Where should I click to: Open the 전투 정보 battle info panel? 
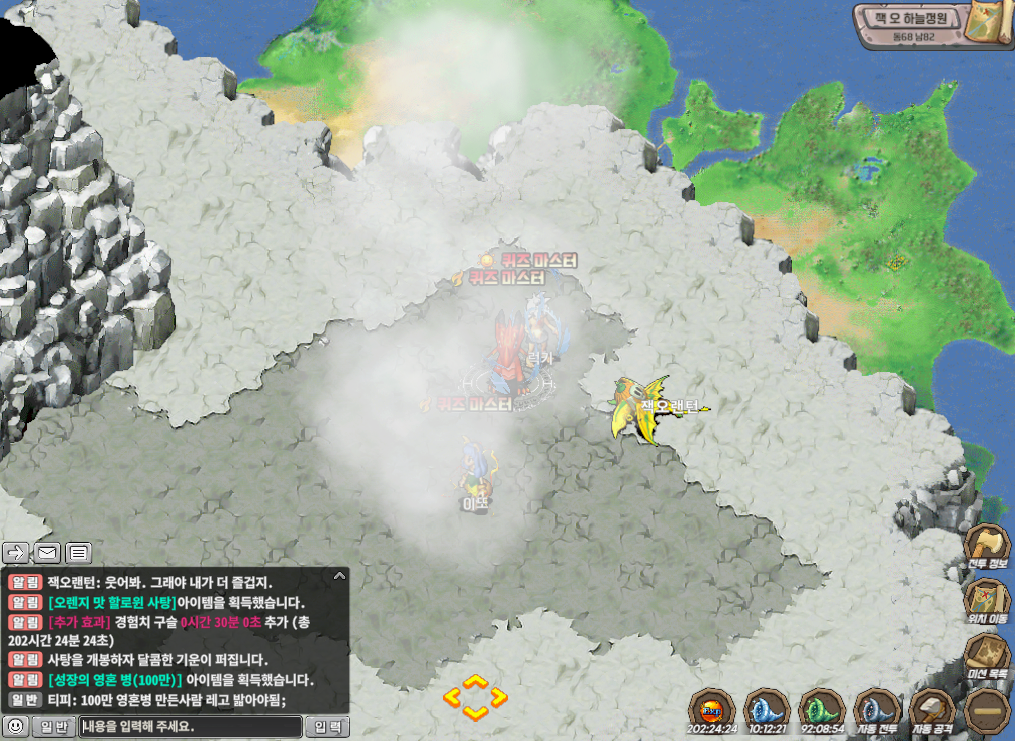coord(985,548)
